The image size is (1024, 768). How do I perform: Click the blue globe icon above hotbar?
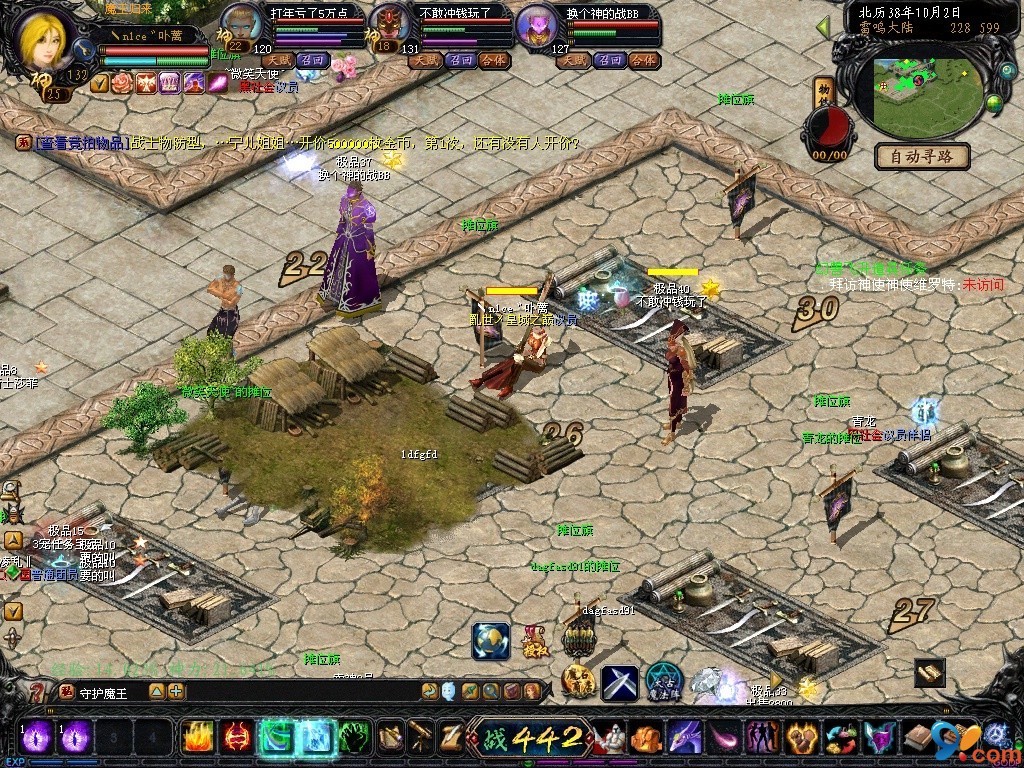pos(491,641)
